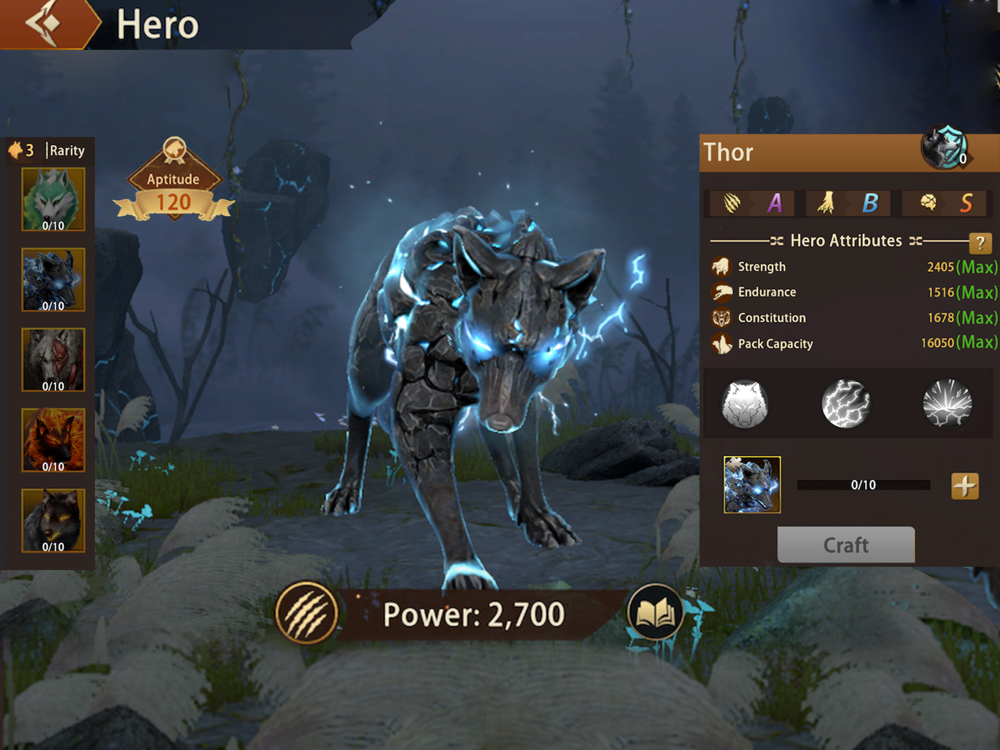Open the Aptitude 120 badge
The width and height of the screenshot is (1000, 750).
174,185
